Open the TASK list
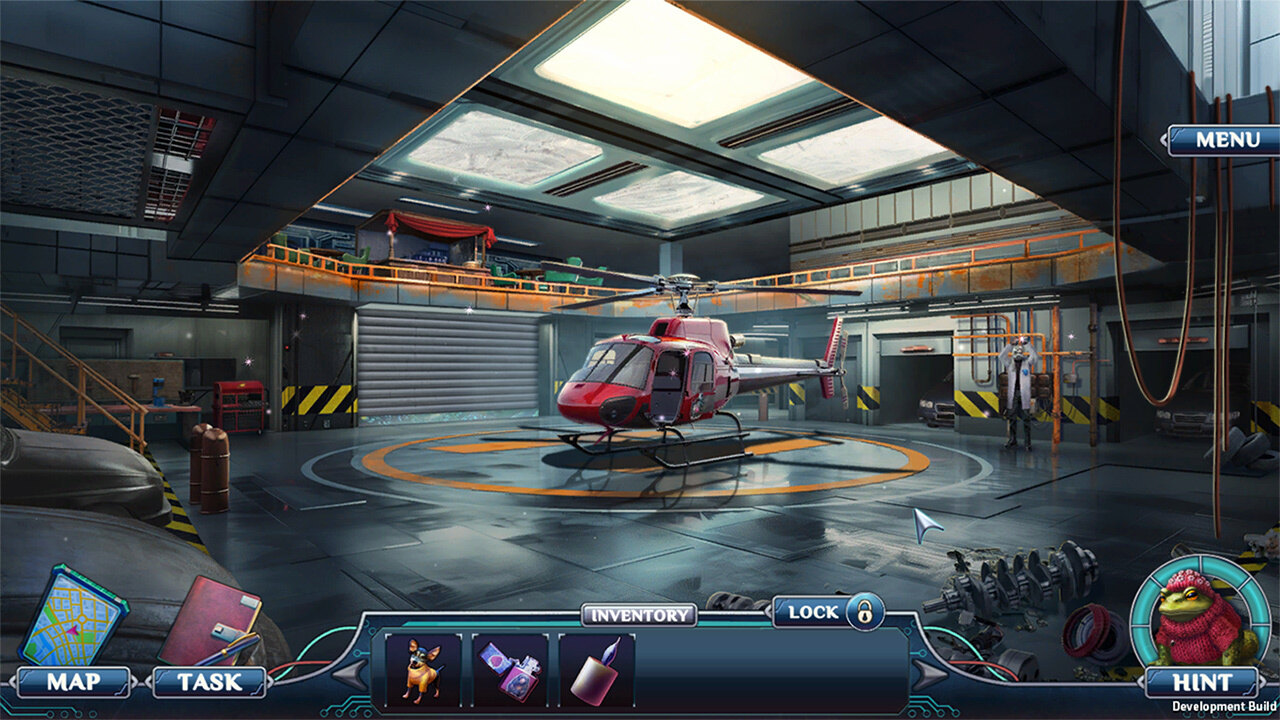This screenshot has width=1280, height=720. tap(209, 683)
